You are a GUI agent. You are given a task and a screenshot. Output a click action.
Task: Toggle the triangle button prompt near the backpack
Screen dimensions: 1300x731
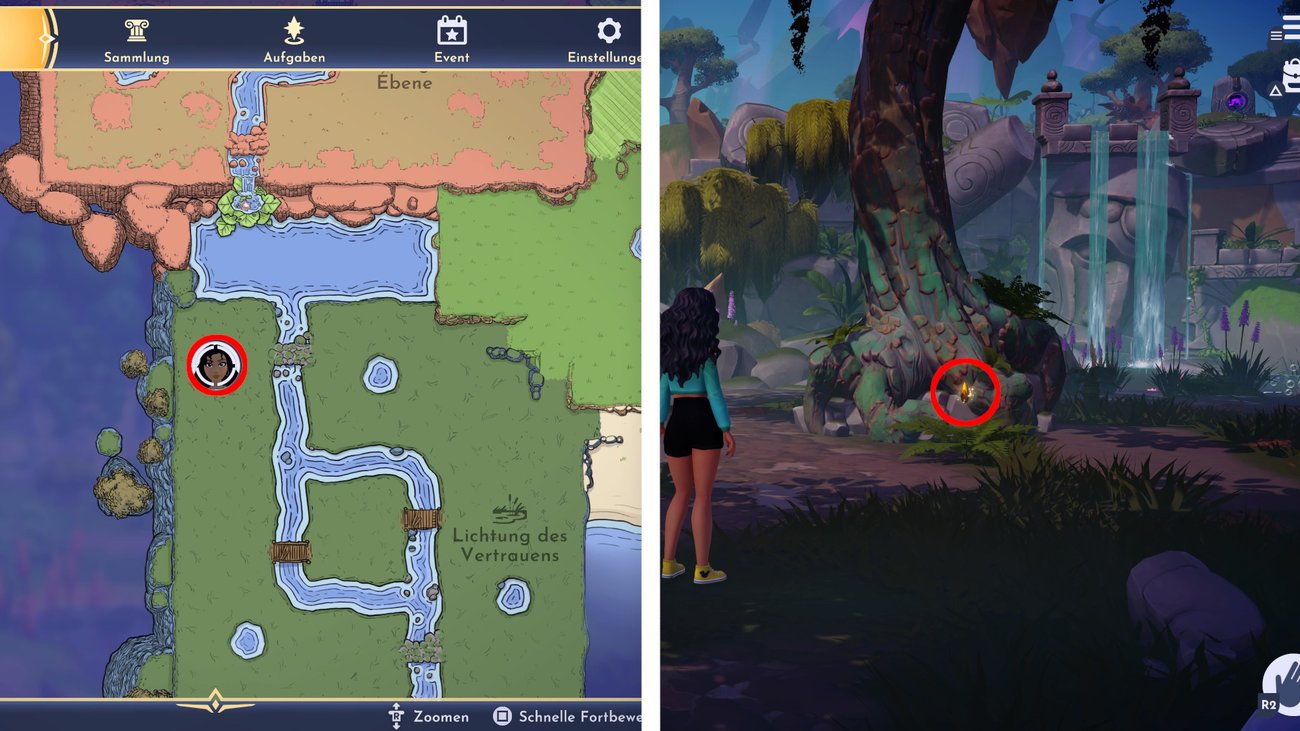[1275, 90]
